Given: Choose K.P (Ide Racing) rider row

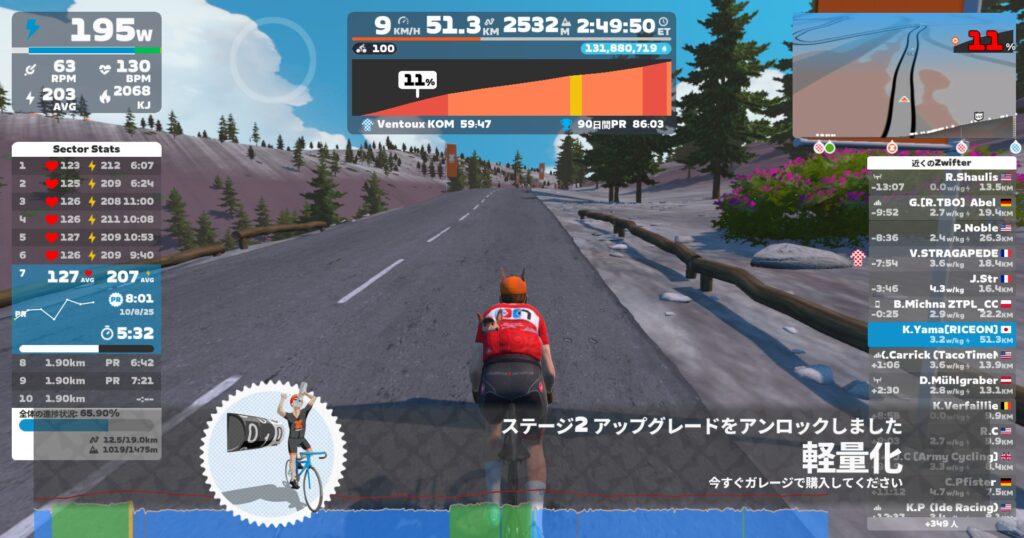Looking at the screenshot, I should [x=943, y=510].
